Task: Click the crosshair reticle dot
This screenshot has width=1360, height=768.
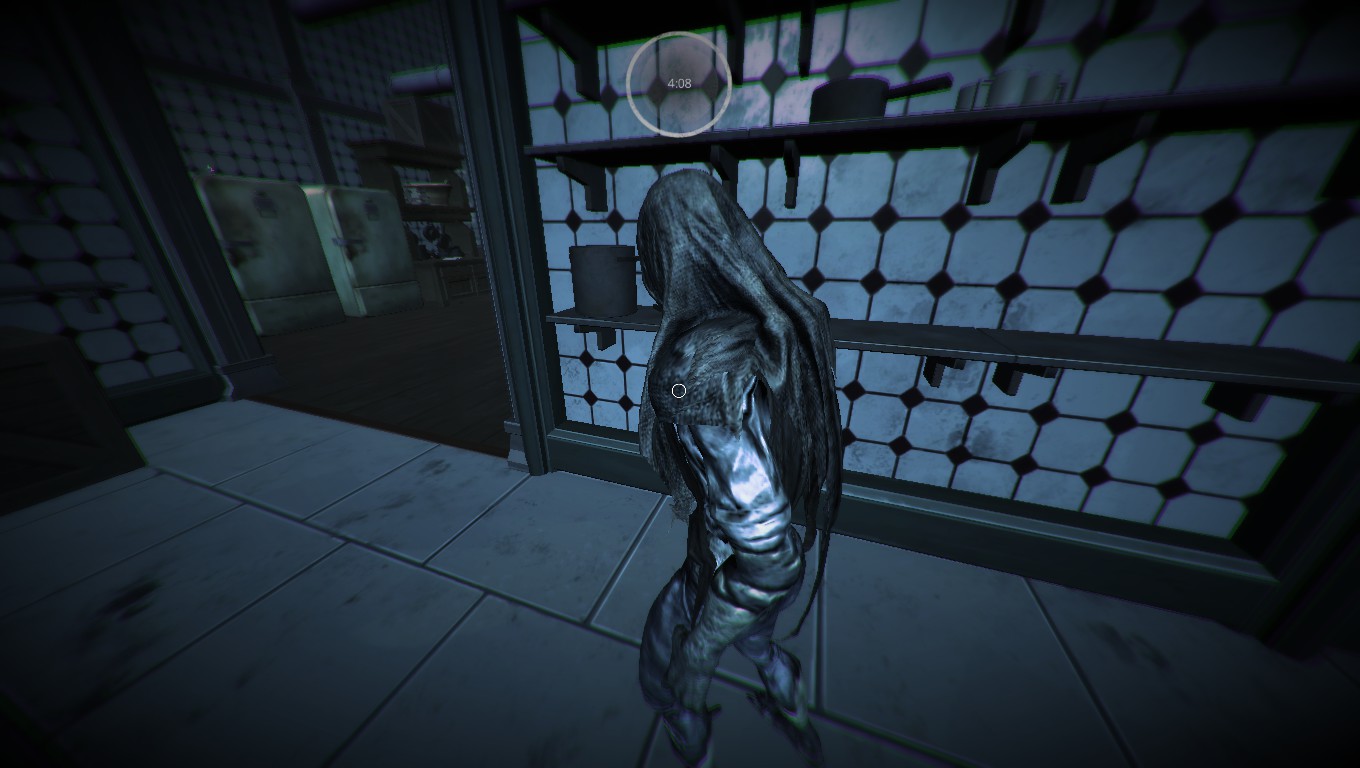Action: 680,390
